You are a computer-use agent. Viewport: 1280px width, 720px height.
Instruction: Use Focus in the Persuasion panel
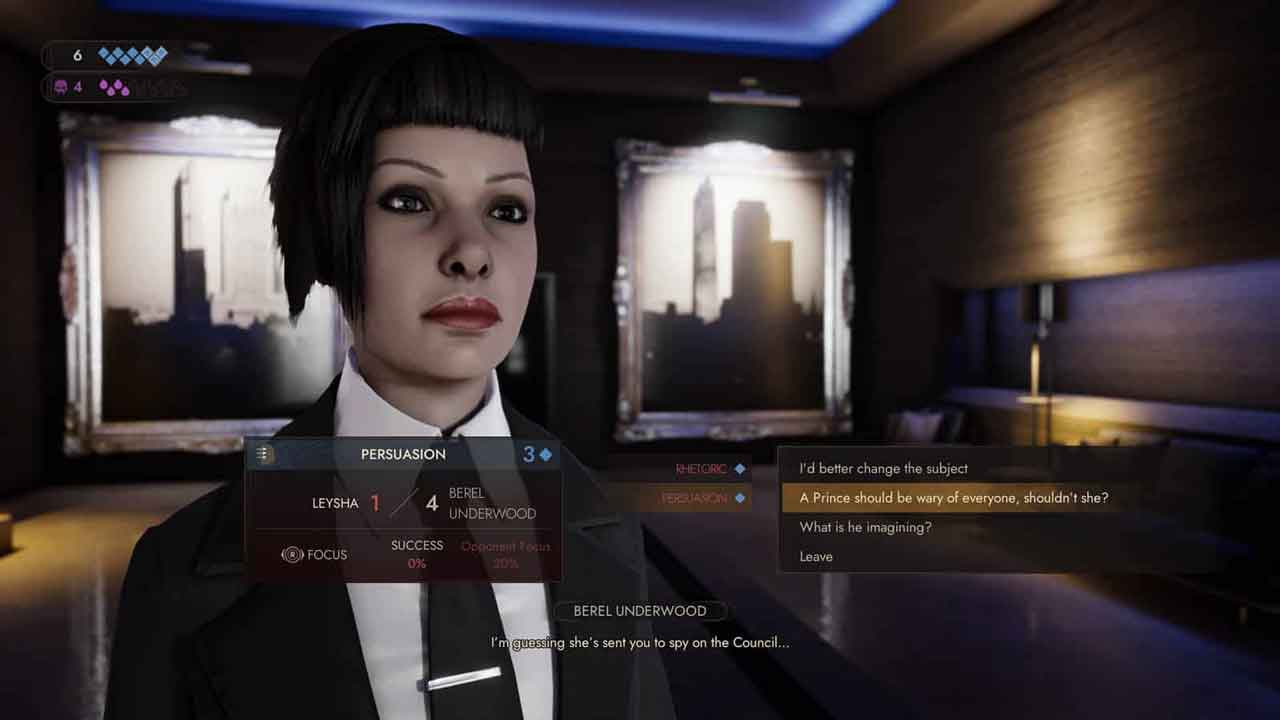tap(314, 554)
